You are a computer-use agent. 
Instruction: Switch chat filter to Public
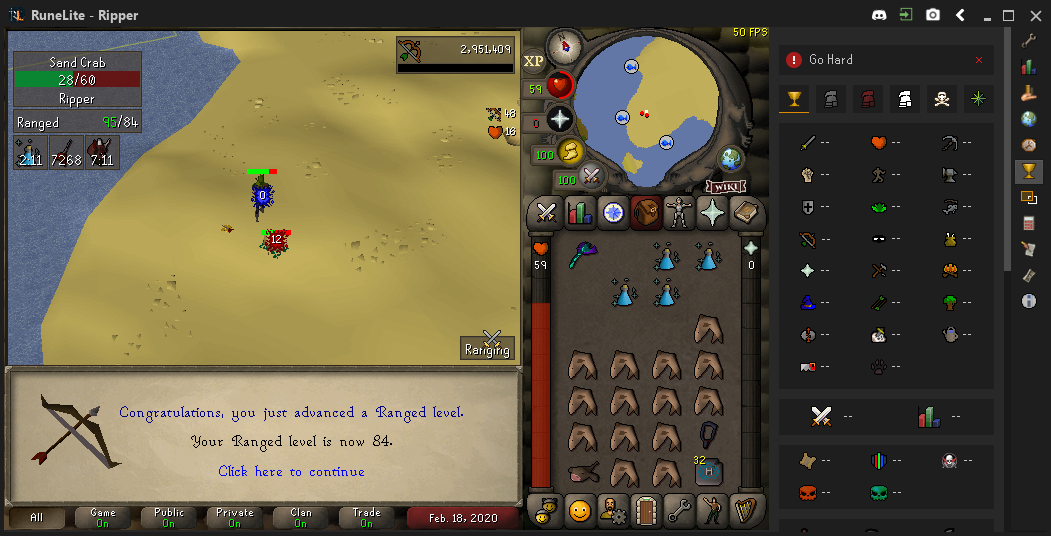coord(168,518)
